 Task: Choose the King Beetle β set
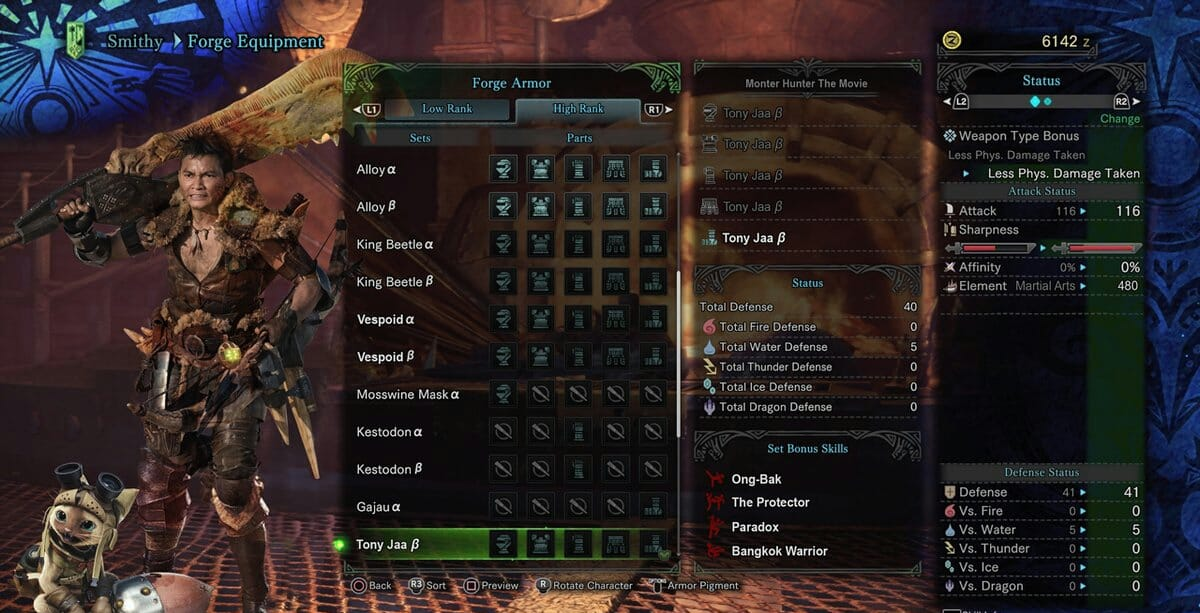point(395,282)
